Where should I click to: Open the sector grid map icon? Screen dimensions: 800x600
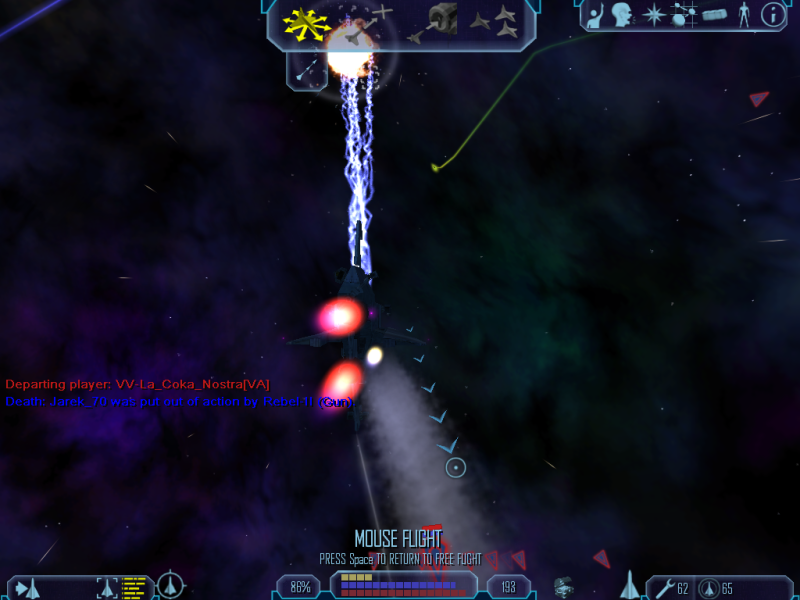pyautogui.click(x=684, y=15)
